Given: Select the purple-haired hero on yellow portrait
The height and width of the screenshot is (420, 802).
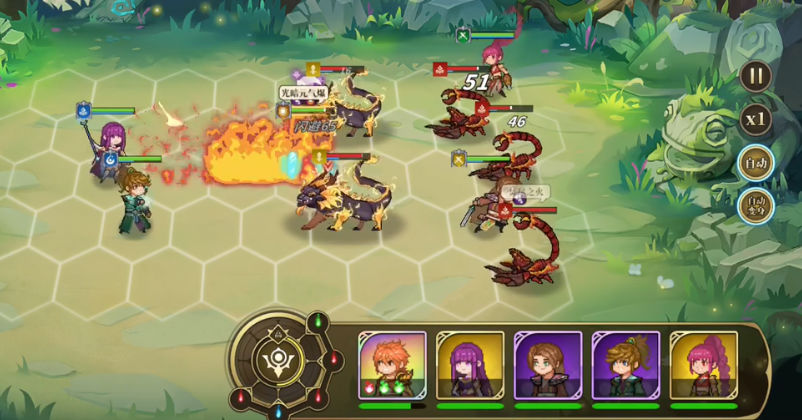Looking at the screenshot, I should click(470, 366).
